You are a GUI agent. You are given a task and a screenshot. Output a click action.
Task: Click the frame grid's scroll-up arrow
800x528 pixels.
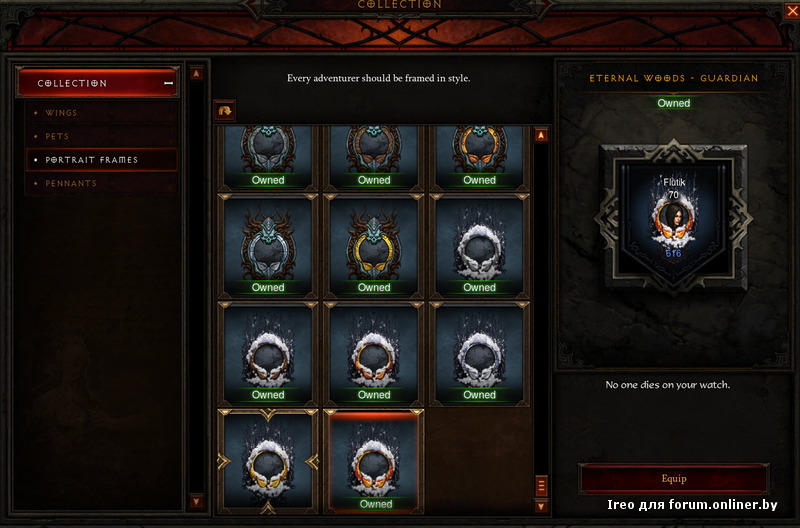pos(541,136)
